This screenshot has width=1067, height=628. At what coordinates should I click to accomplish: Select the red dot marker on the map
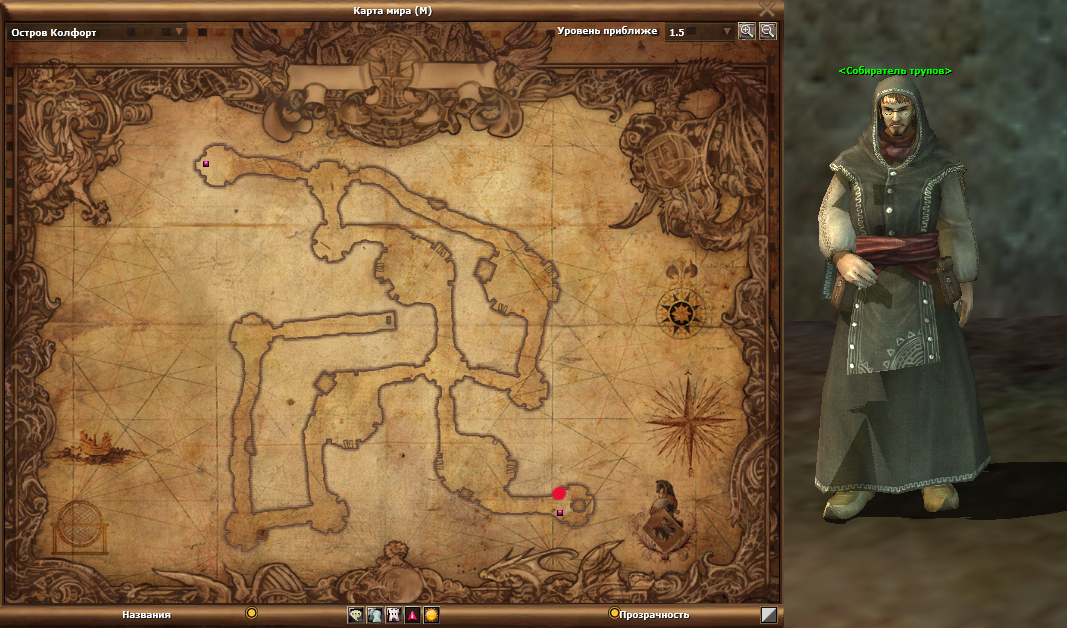point(559,493)
